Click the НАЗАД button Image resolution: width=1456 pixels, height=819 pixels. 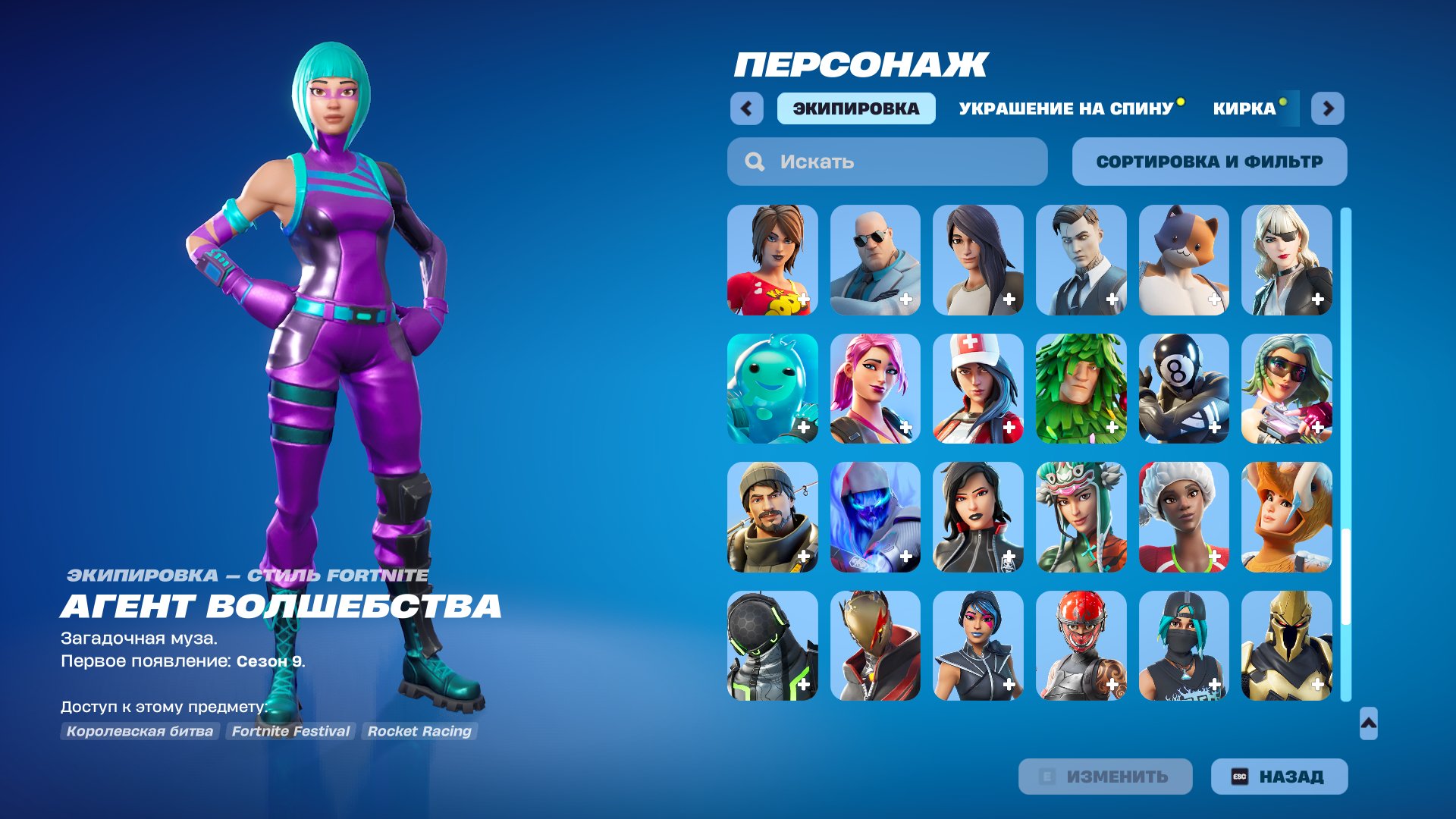[1279, 776]
